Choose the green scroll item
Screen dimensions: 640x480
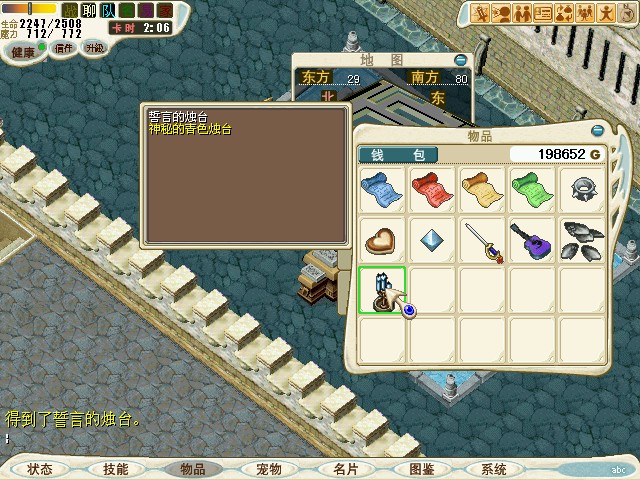tap(532, 187)
